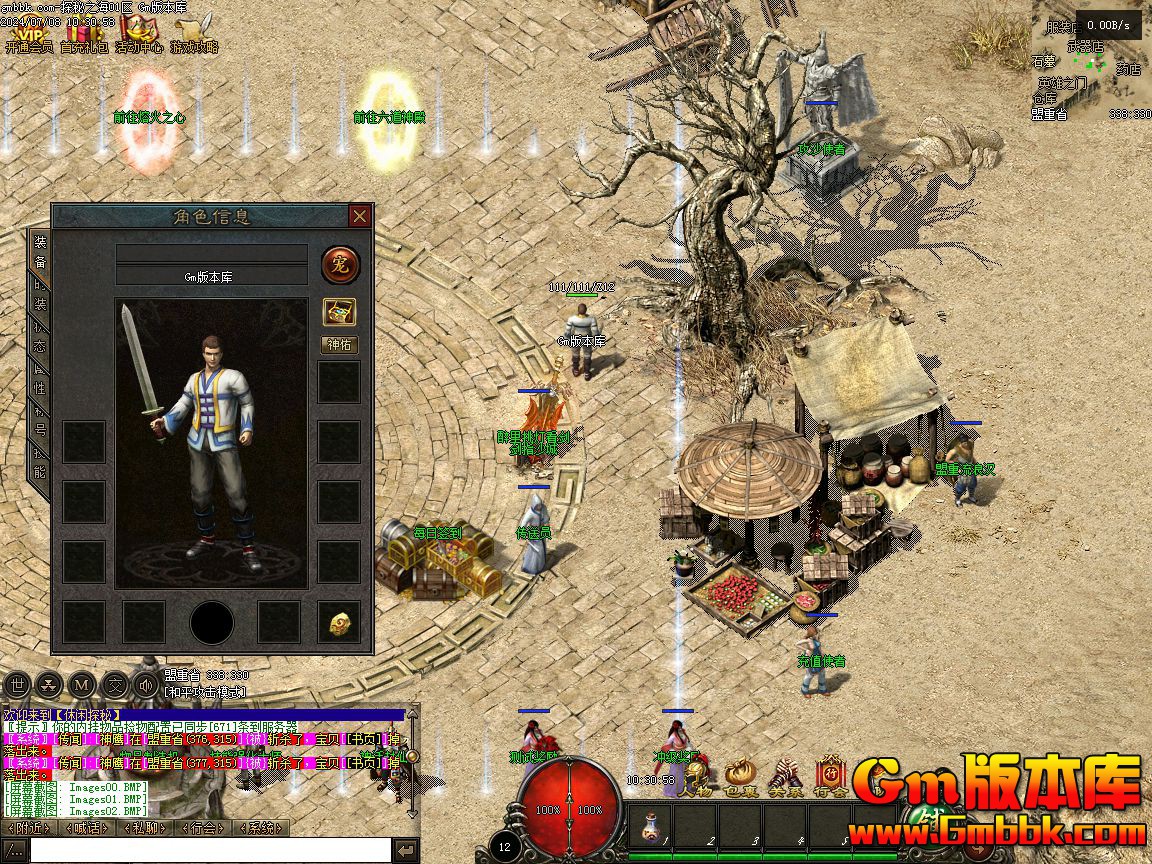Switch chat to the 附近 nearby channel
Viewport: 1152px width, 864px height.
30,828
